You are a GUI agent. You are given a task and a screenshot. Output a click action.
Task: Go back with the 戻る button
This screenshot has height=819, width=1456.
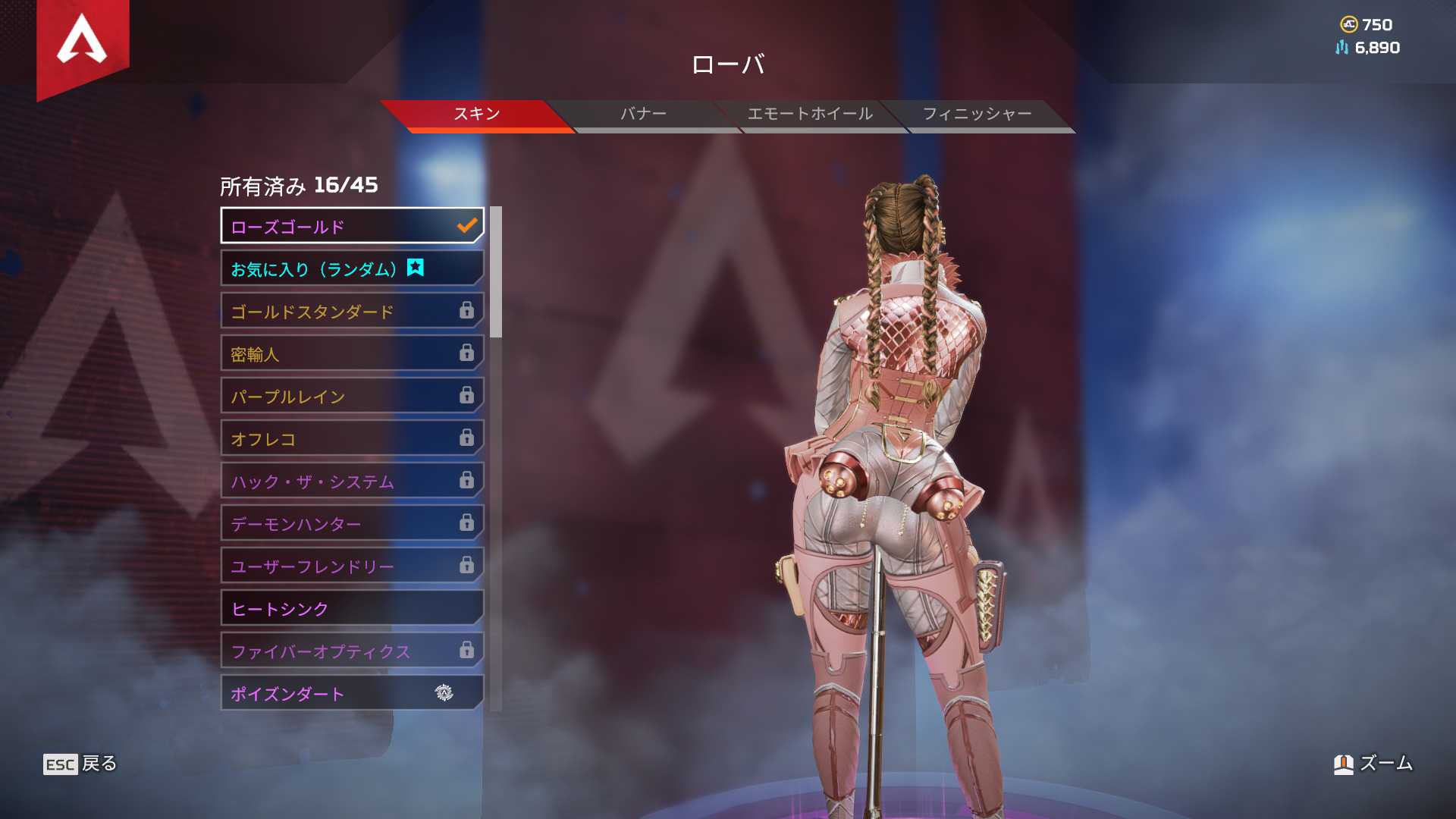(80, 764)
